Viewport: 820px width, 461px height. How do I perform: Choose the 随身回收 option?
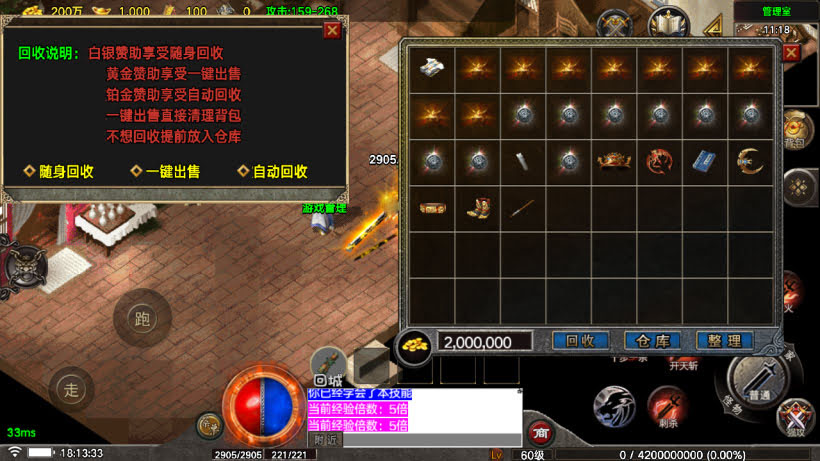pos(59,171)
